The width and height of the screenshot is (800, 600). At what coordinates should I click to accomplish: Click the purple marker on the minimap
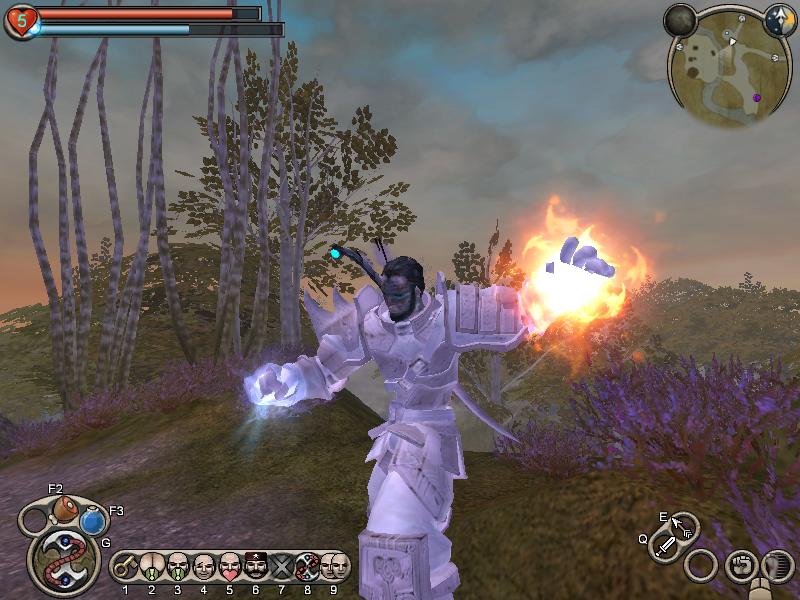[x=757, y=97]
